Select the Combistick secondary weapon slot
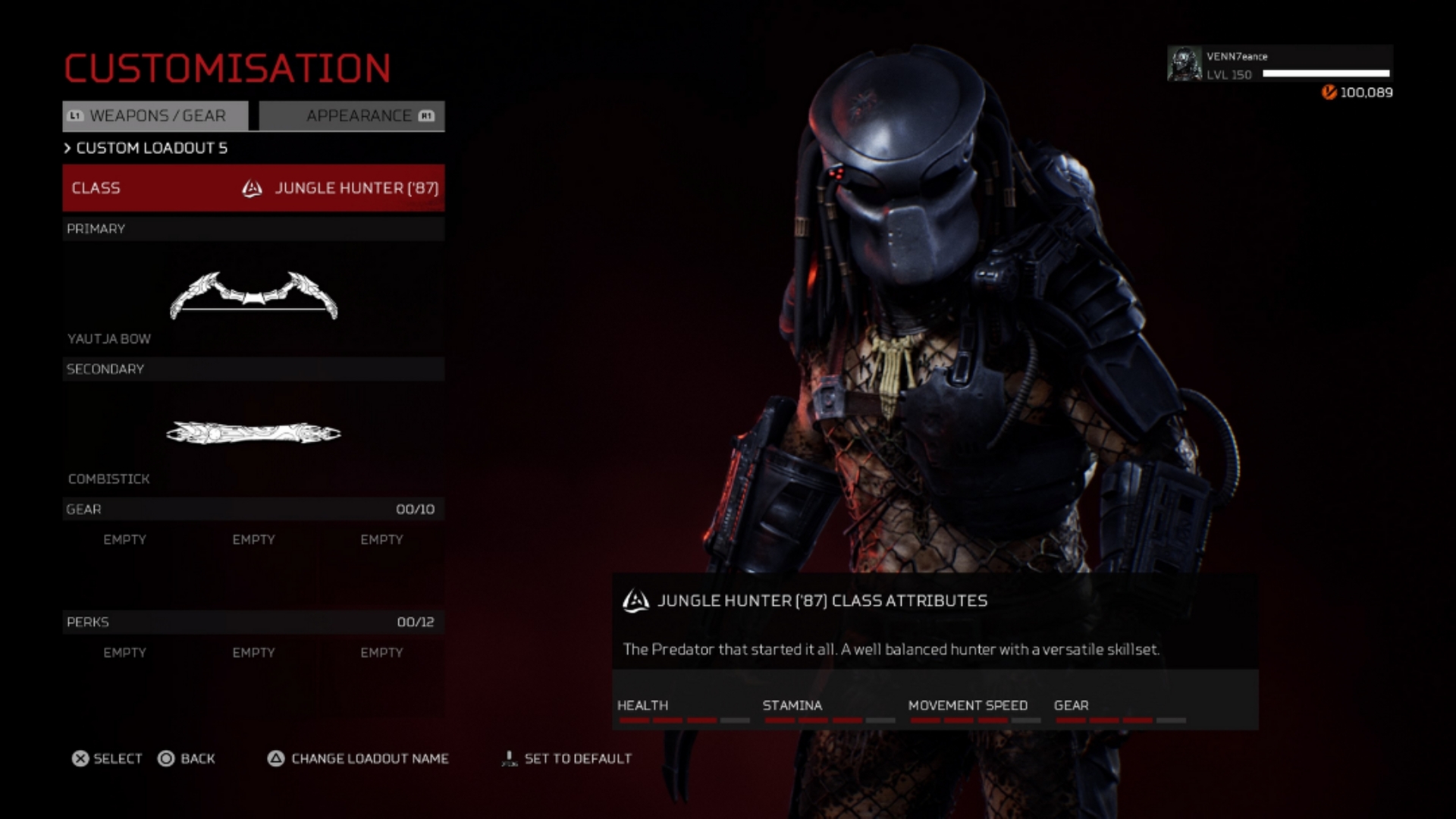 [x=253, y=434]
